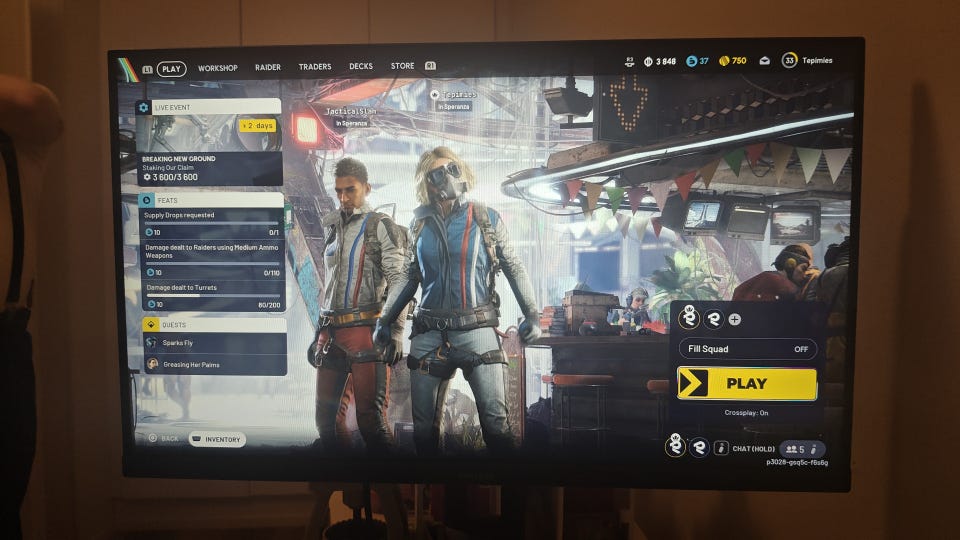Viewport: 960px width, 540px height.
Task: Open the Tepimies player profile
Action: click(808, 61)
